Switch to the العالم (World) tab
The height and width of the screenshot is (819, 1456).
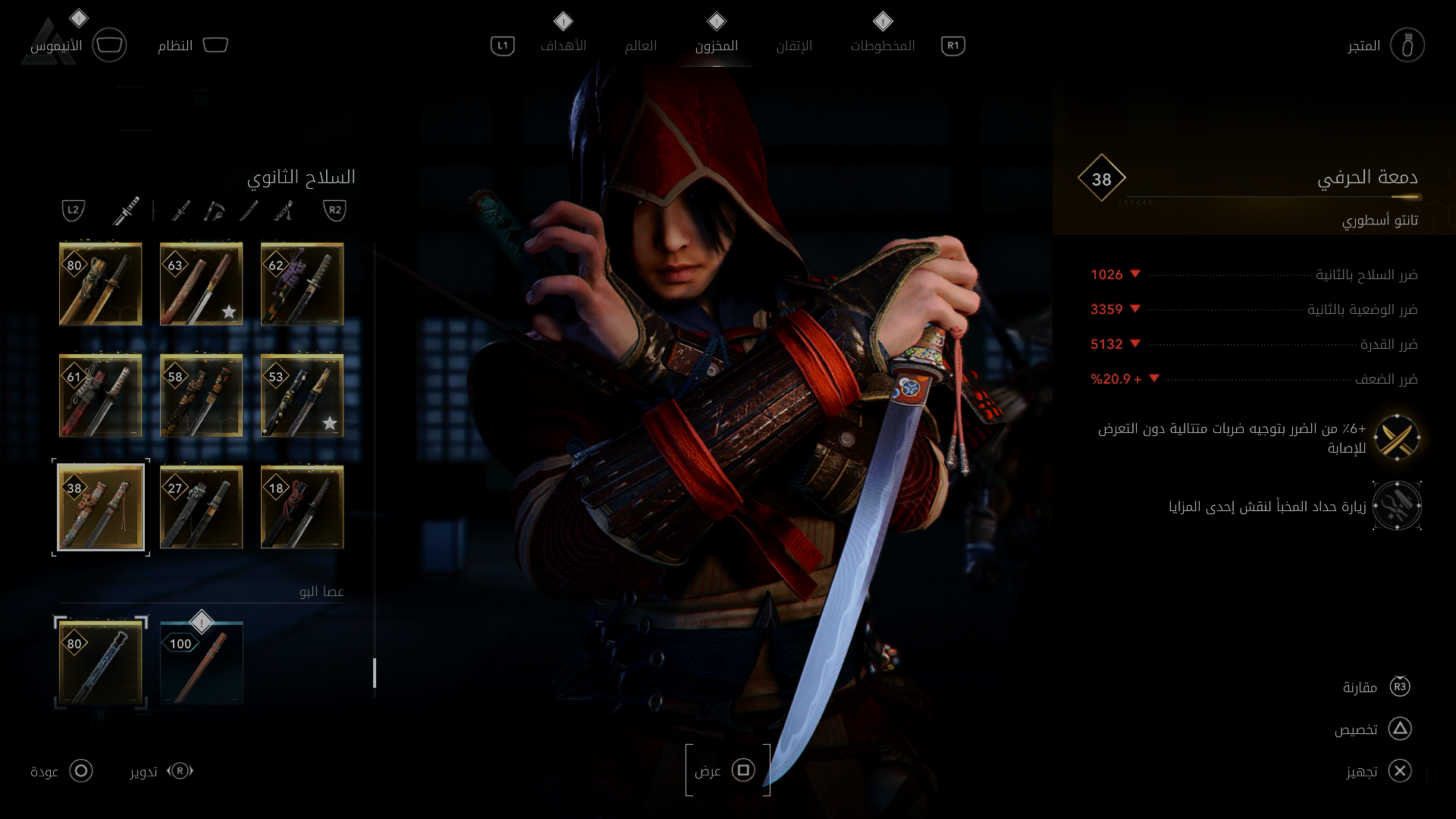[x=640, y=46]
